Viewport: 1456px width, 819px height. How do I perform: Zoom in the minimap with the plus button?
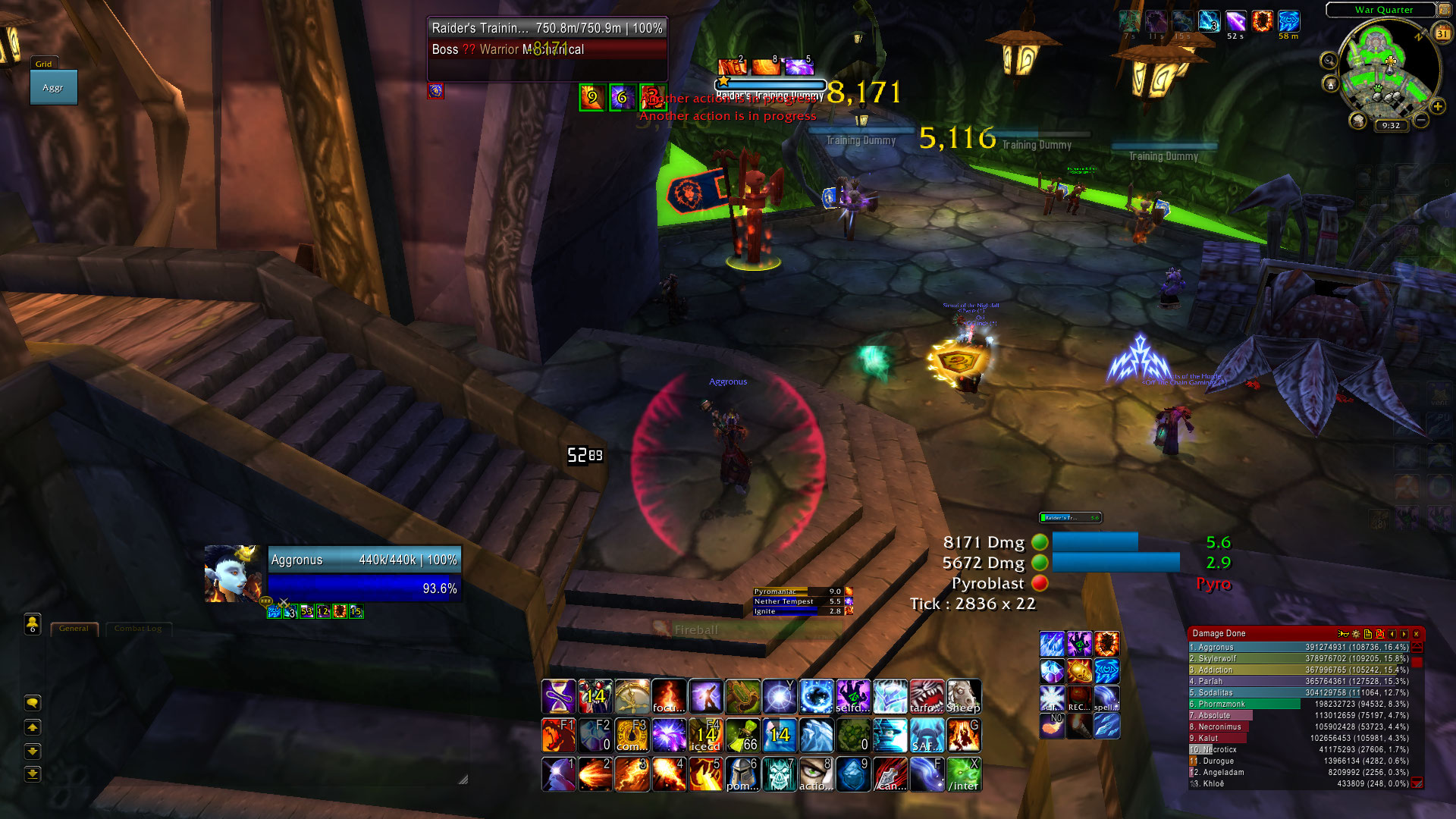coord(1437,107)
